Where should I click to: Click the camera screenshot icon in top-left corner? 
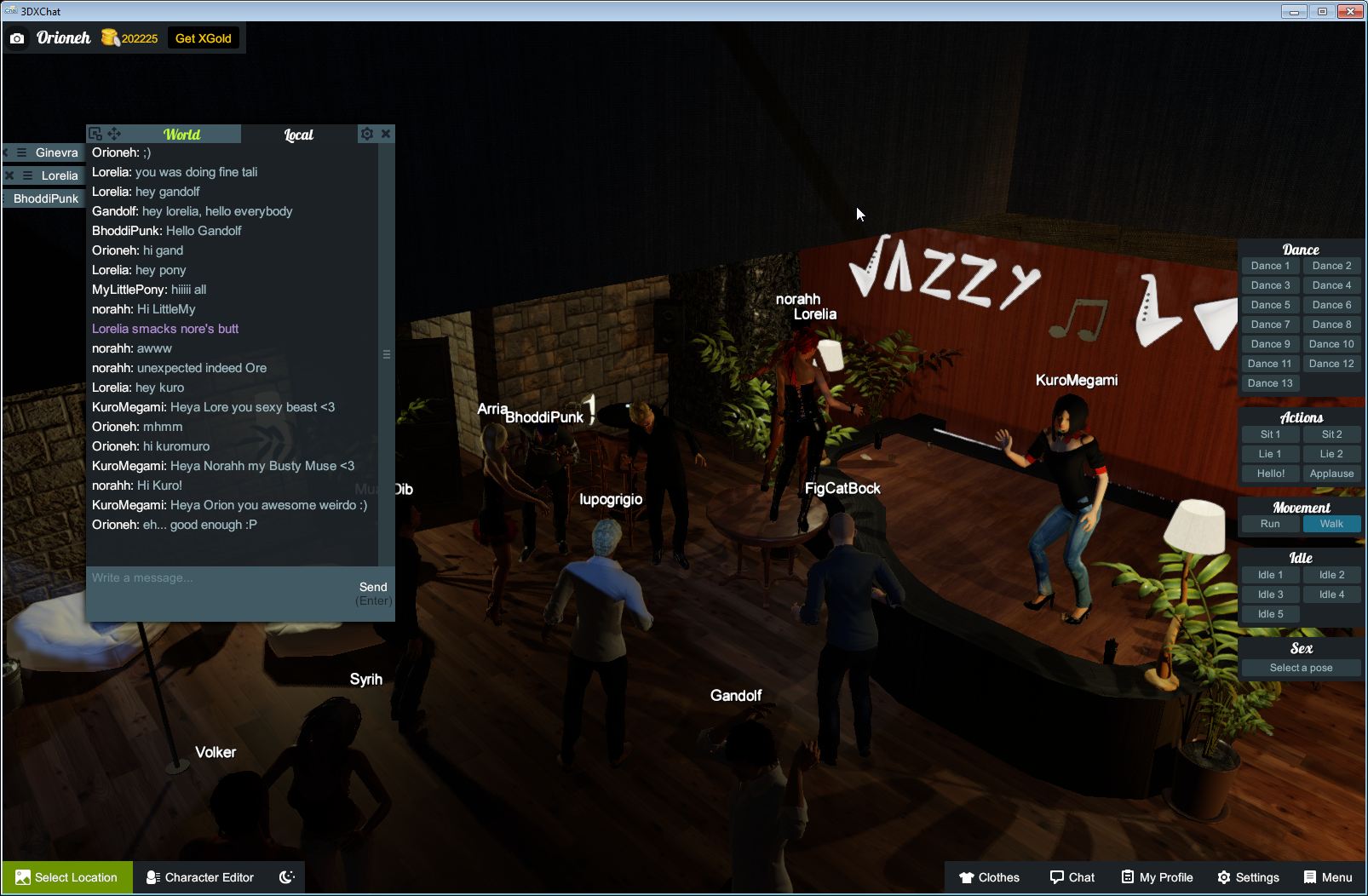(x=17, y=37)
